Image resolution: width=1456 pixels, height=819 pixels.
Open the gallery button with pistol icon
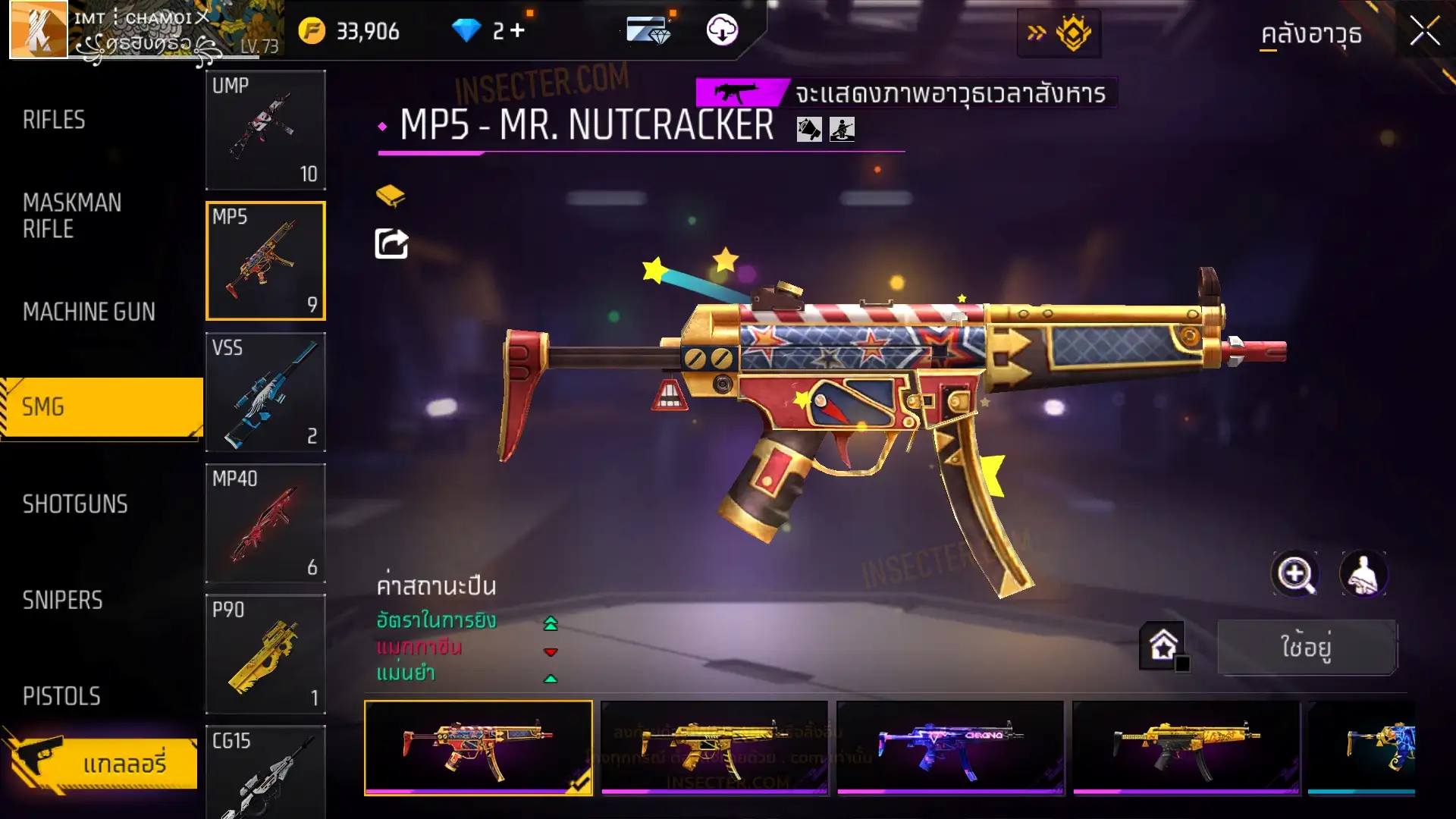(x=102, y=762)
